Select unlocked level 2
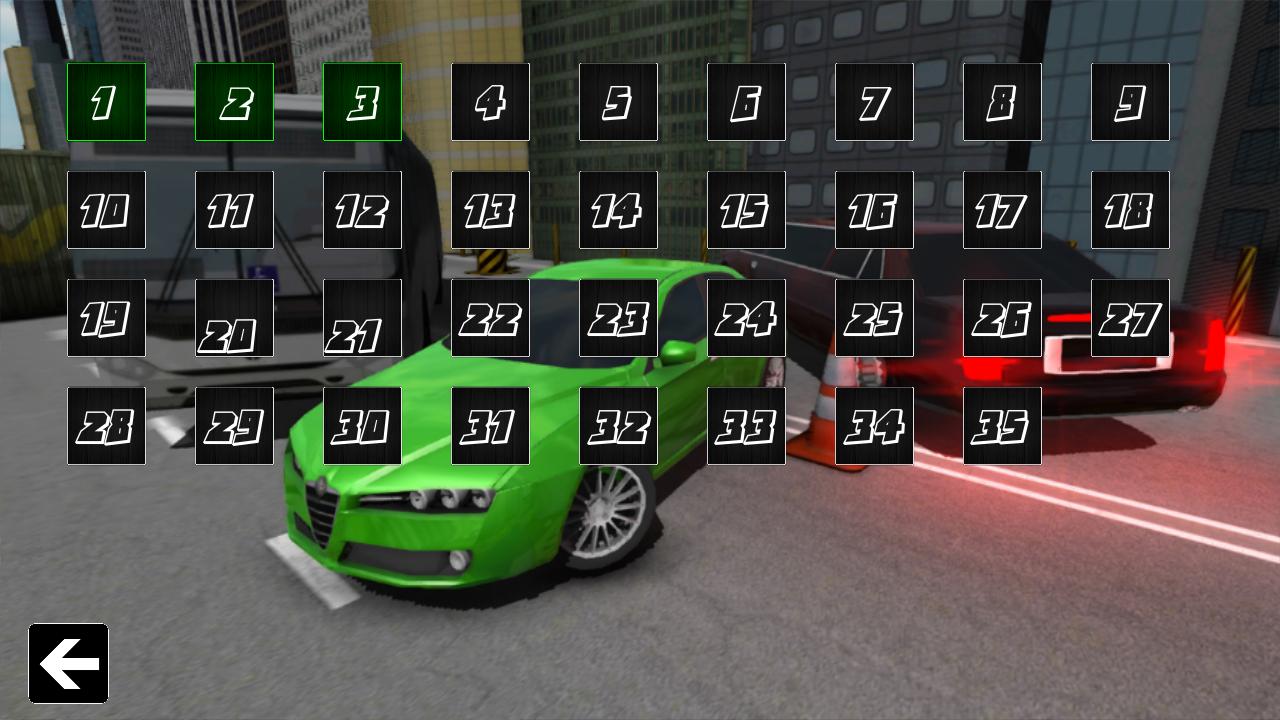 pyautogui.click(x=234, y=101)
